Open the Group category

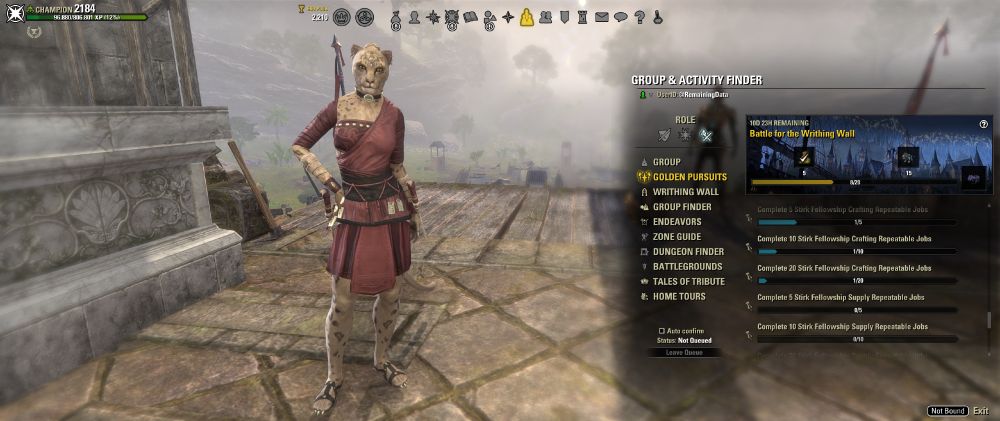click(x=666, y=162)
